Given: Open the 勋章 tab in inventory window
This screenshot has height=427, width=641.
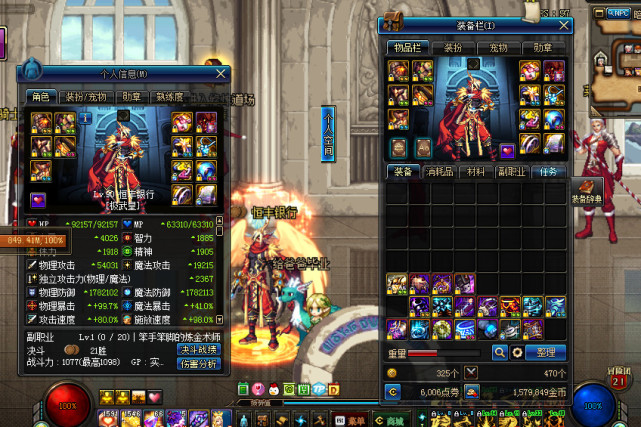Looking at the screenshot, I should (x=543, y=47).
